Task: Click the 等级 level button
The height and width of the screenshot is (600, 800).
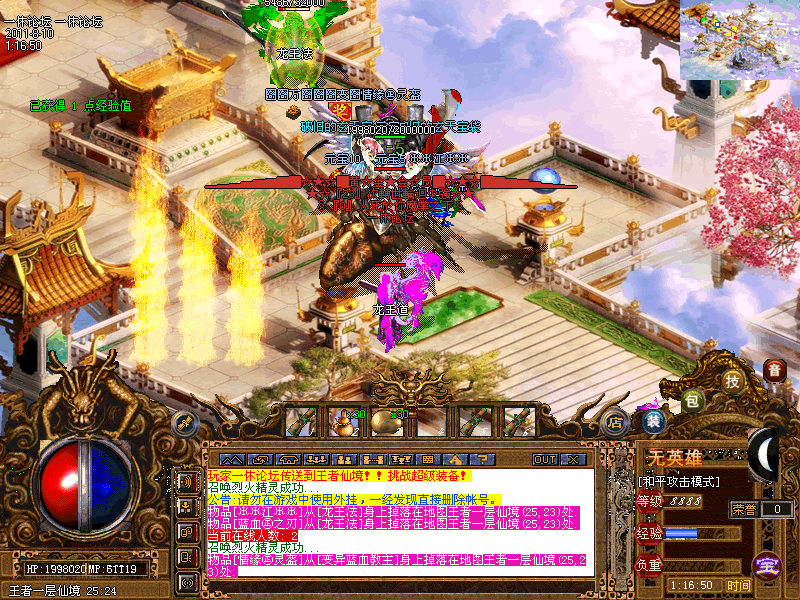Action: click(x=650, y=501)
